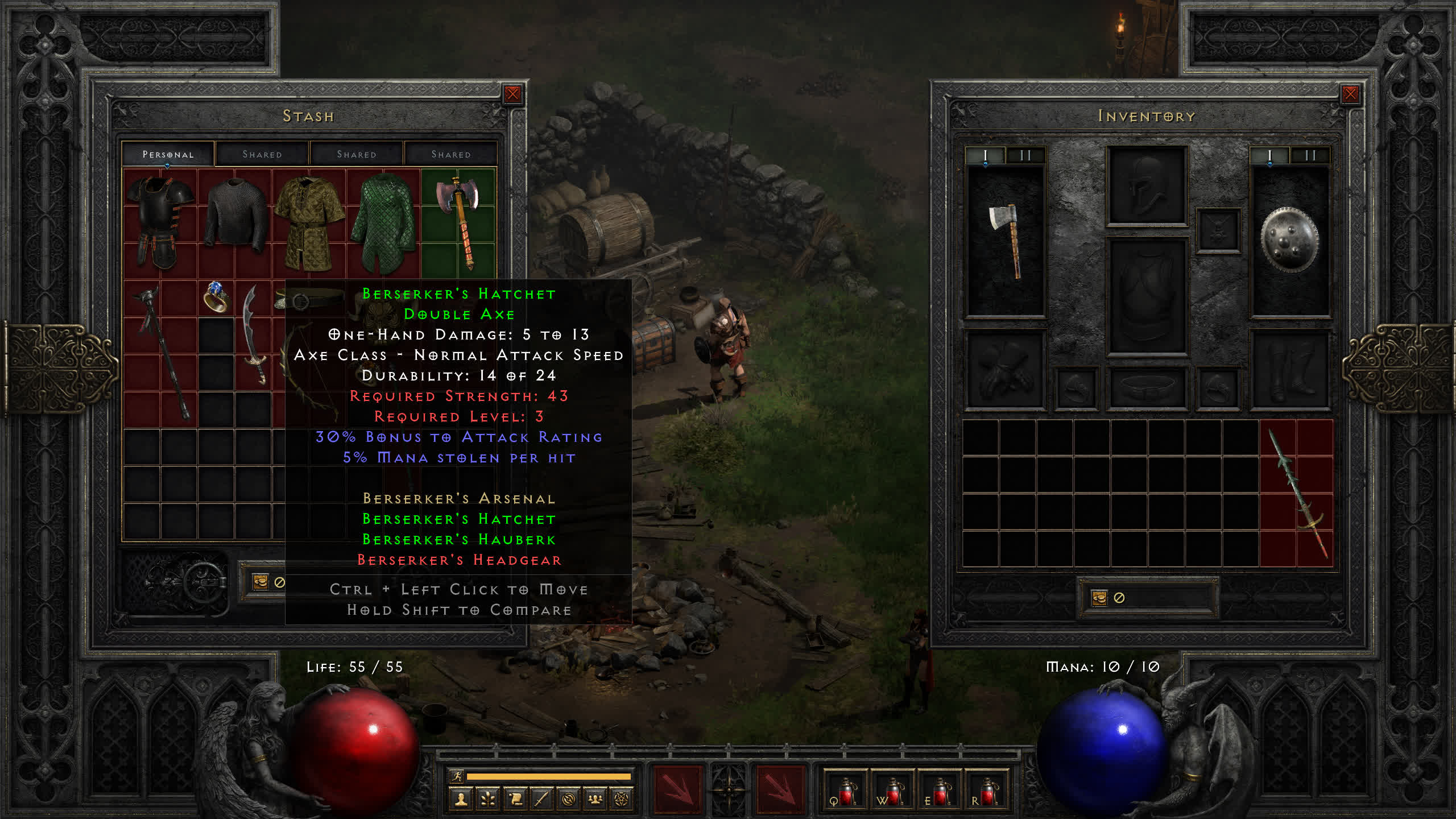Viewport: 1456px width, 819px height.
Task: Pick up the olive quilted tunic
Action: tap(309, 222)
